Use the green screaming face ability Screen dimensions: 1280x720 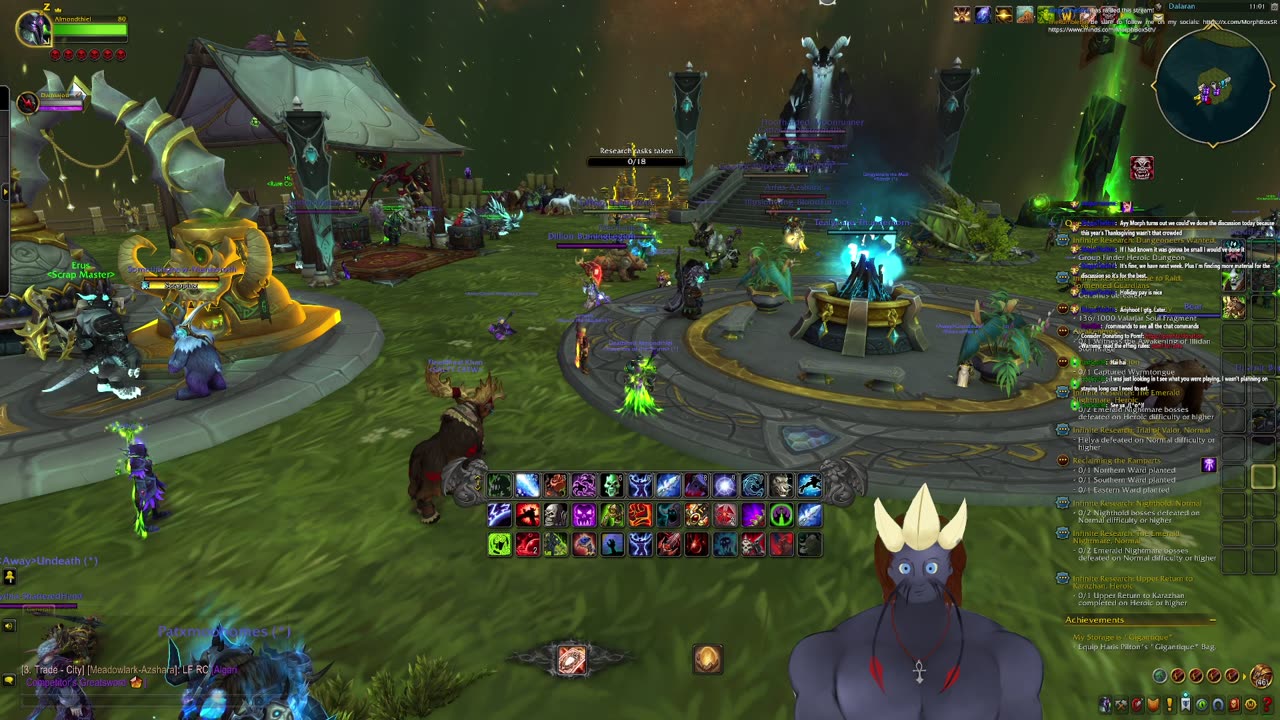pos(499,544)
